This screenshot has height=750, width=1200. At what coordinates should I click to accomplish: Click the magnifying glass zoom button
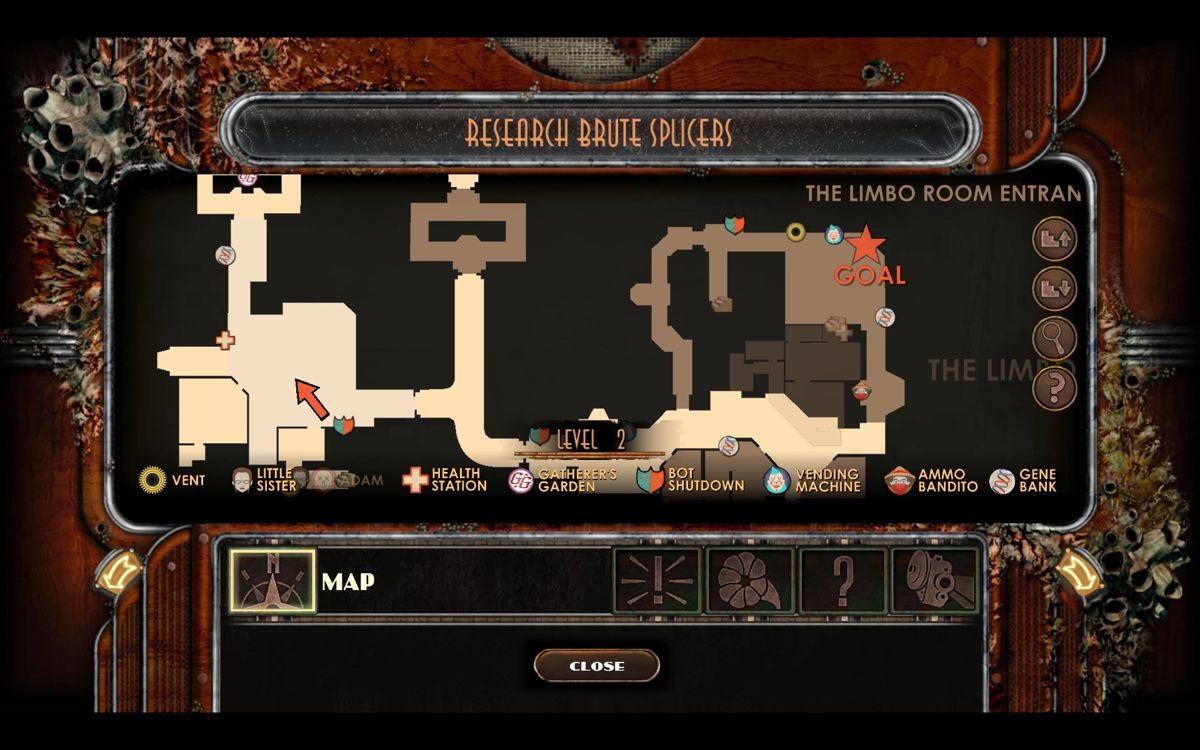tap(1053, 338)
